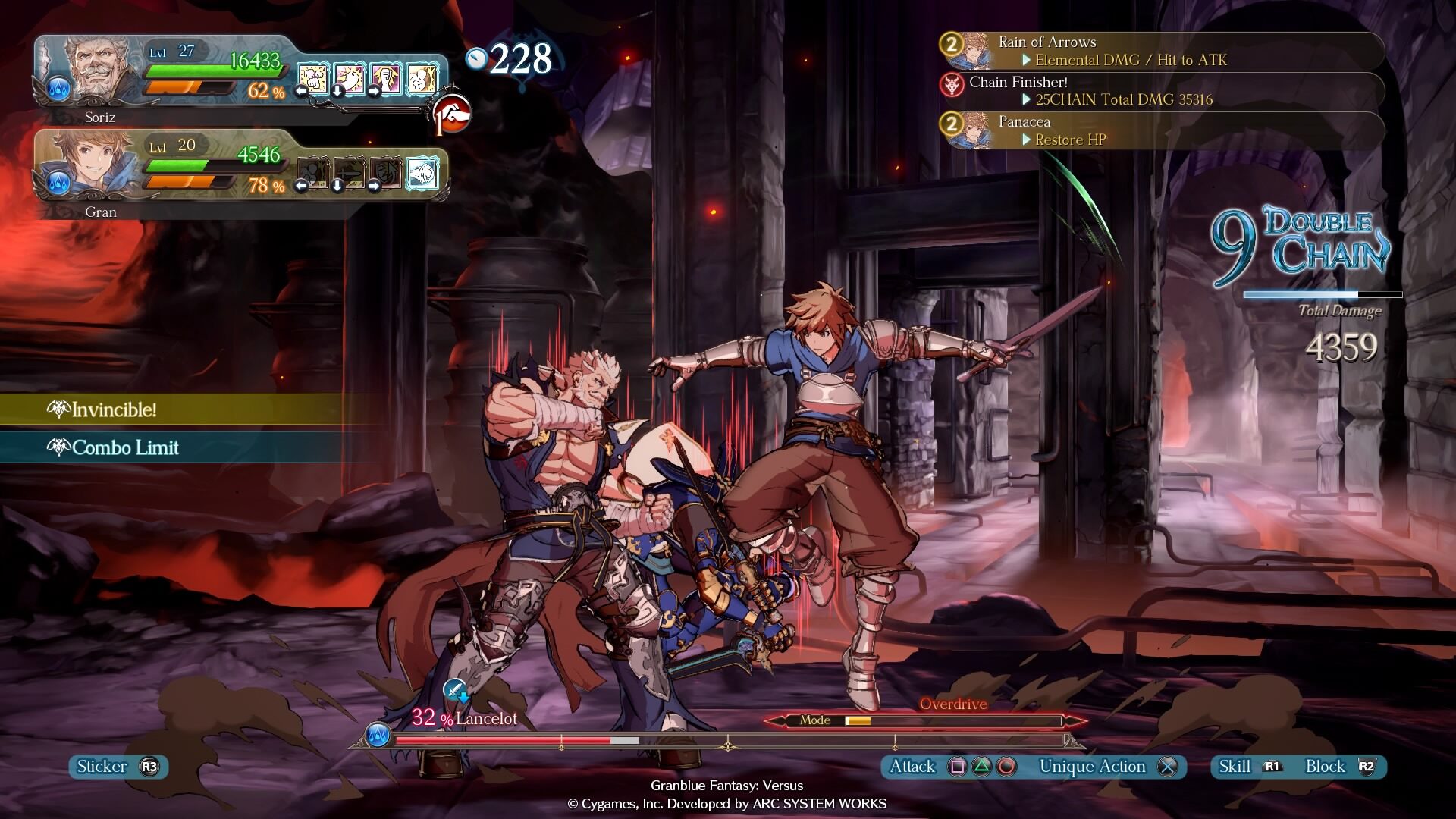Activate Soriz's triple fists skill

(x=313, y=78)
